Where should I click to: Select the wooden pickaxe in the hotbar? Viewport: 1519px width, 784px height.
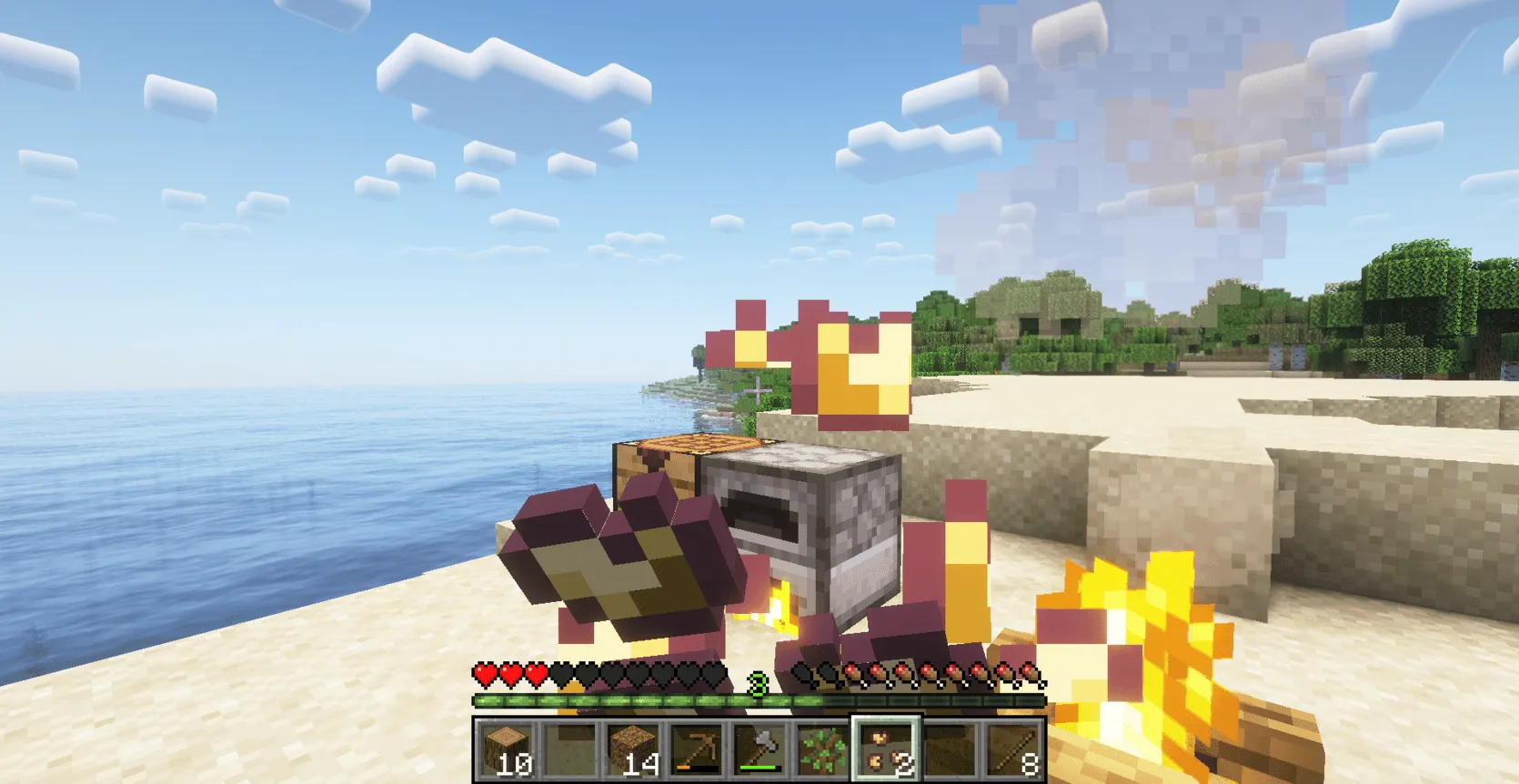coord(698,747)
